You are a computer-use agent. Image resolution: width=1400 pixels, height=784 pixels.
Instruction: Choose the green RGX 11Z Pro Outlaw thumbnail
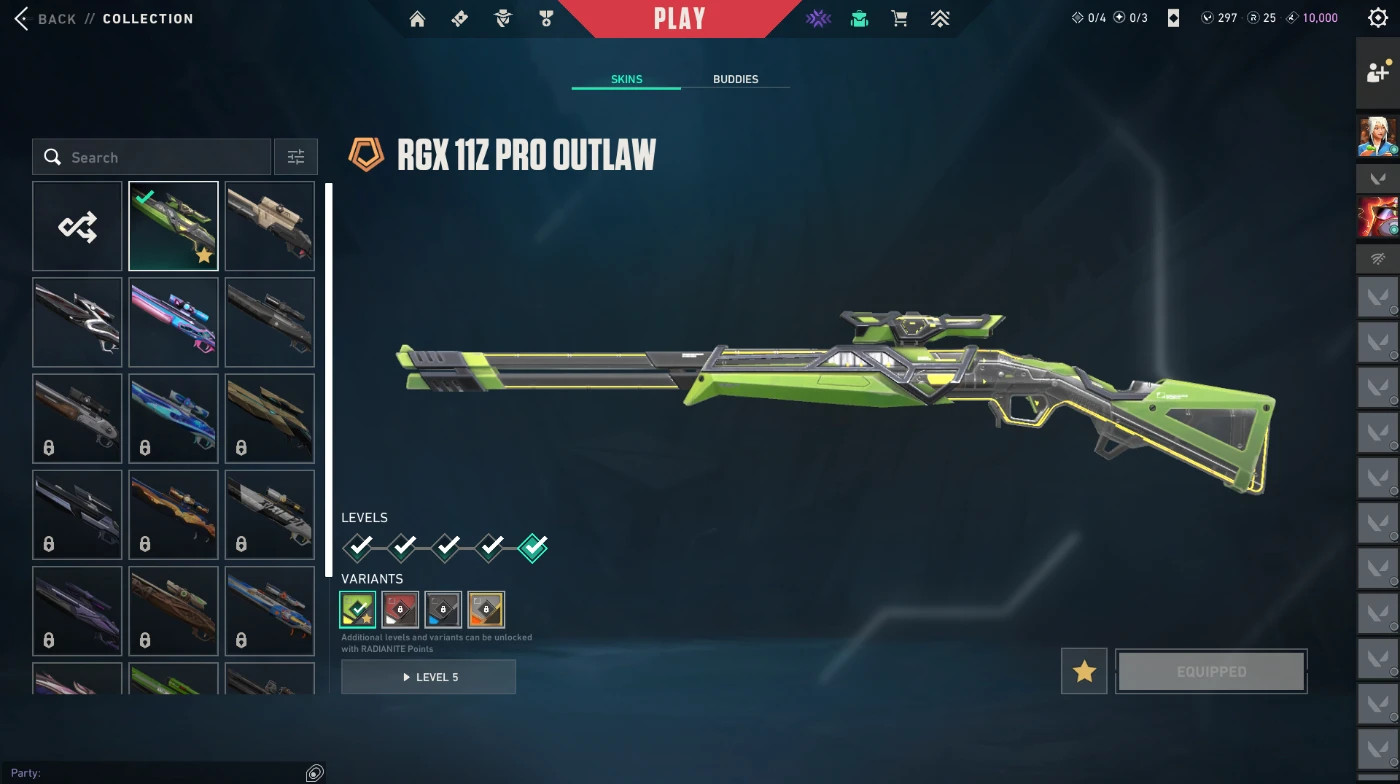pyautogui.click(x=173, y=226)
